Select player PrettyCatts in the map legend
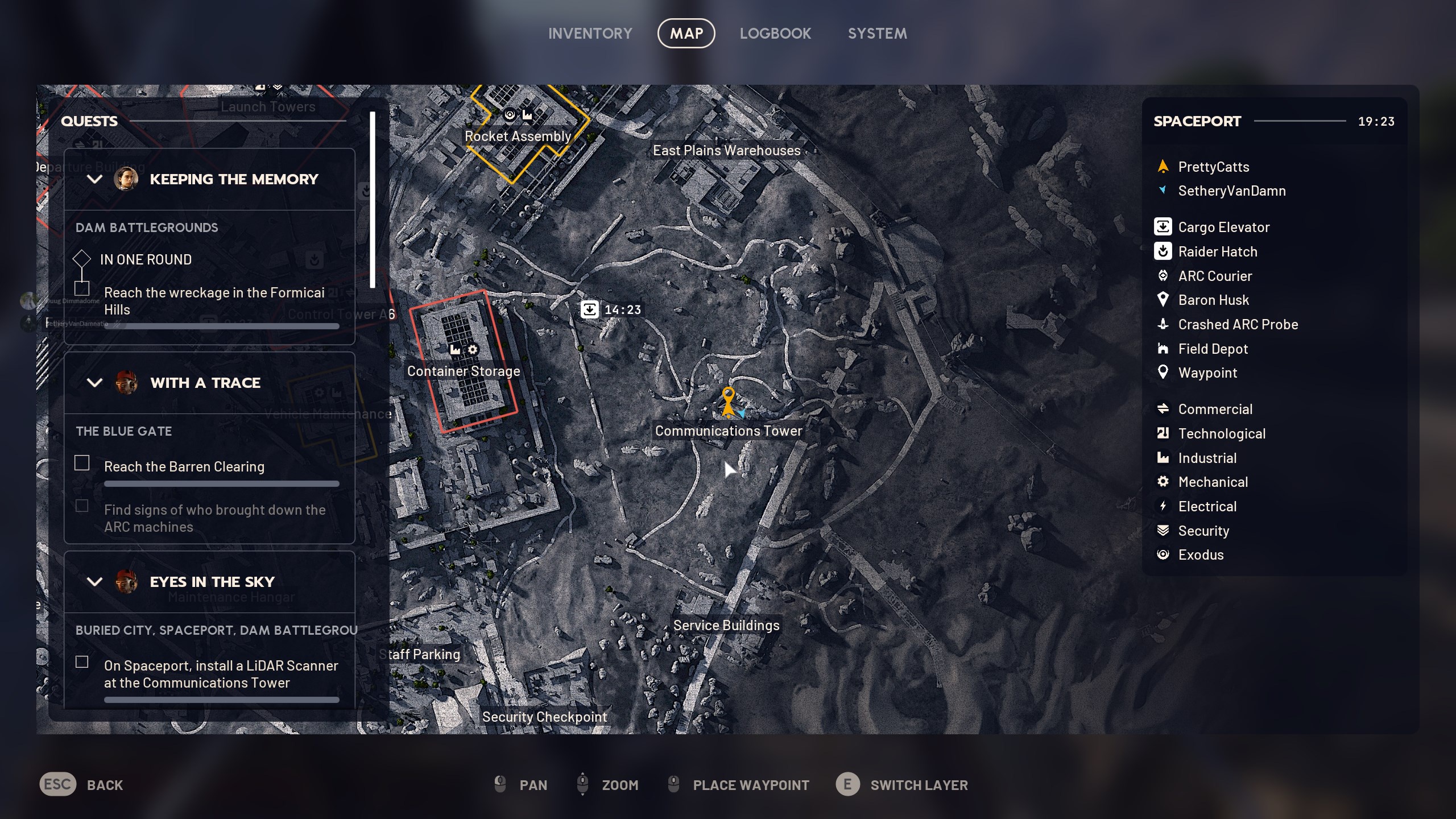The width and height of the screenshot is (1456, 819). click(1213, 167)
